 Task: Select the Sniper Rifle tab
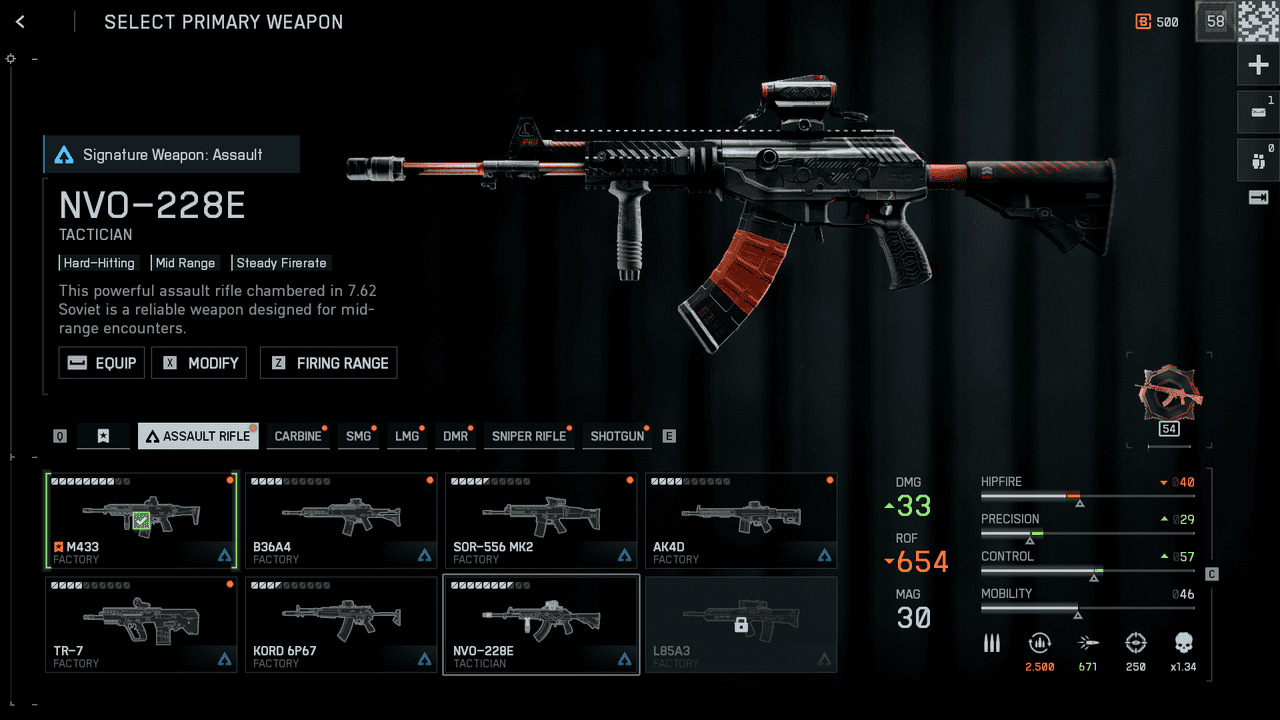pos(528,436)
